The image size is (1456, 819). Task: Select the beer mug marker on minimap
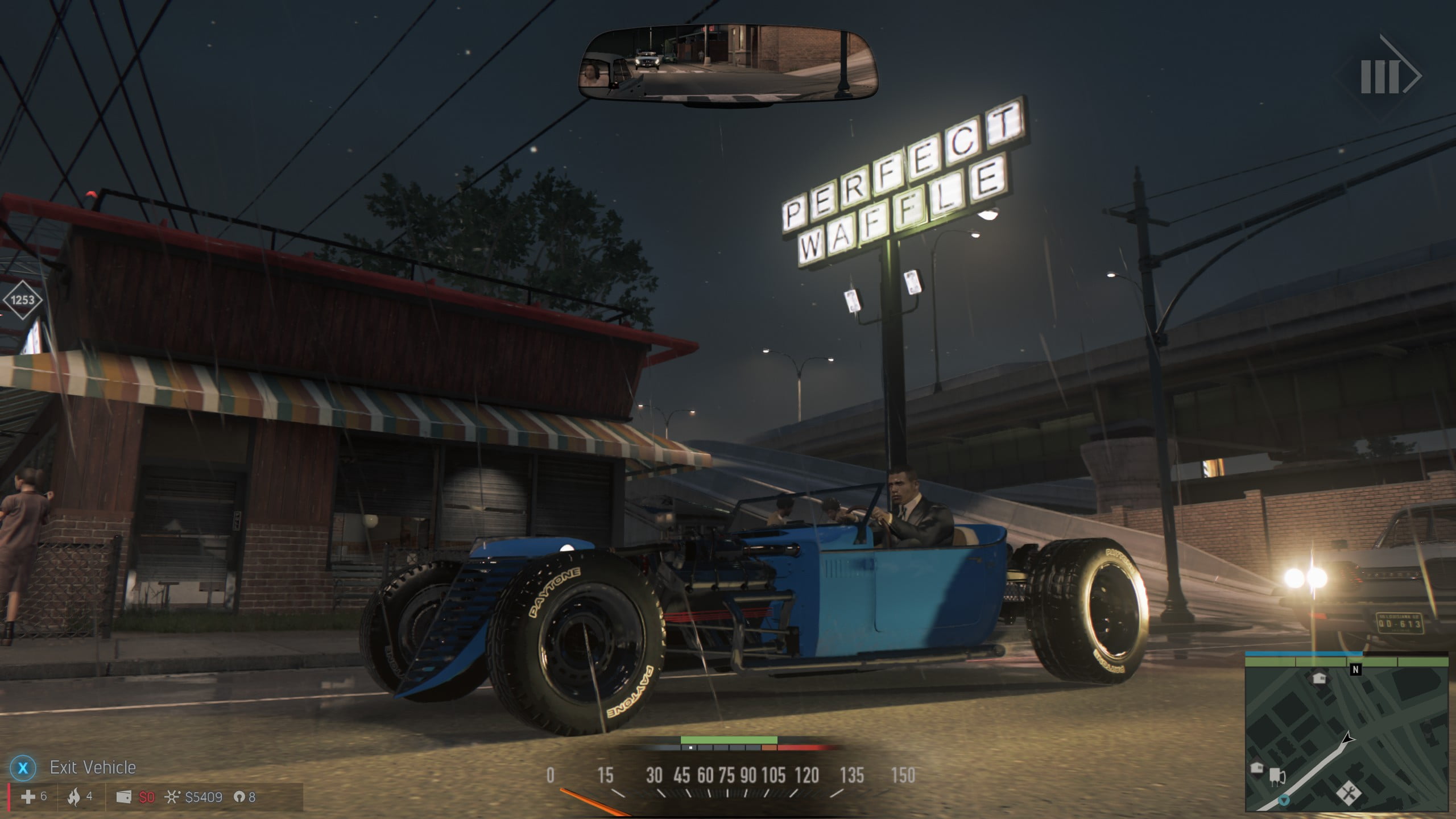[x=1276, y=776]
